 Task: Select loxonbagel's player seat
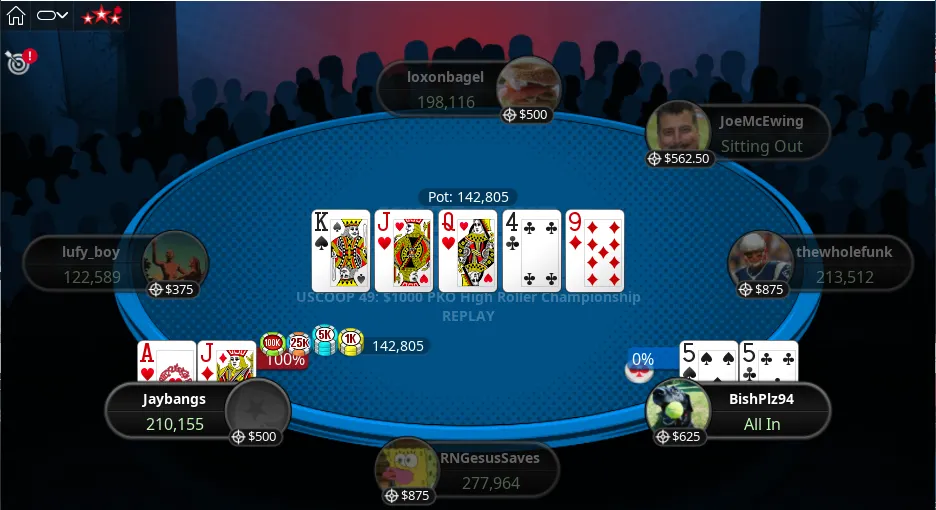pyautogui.click(x=445, y=89)
